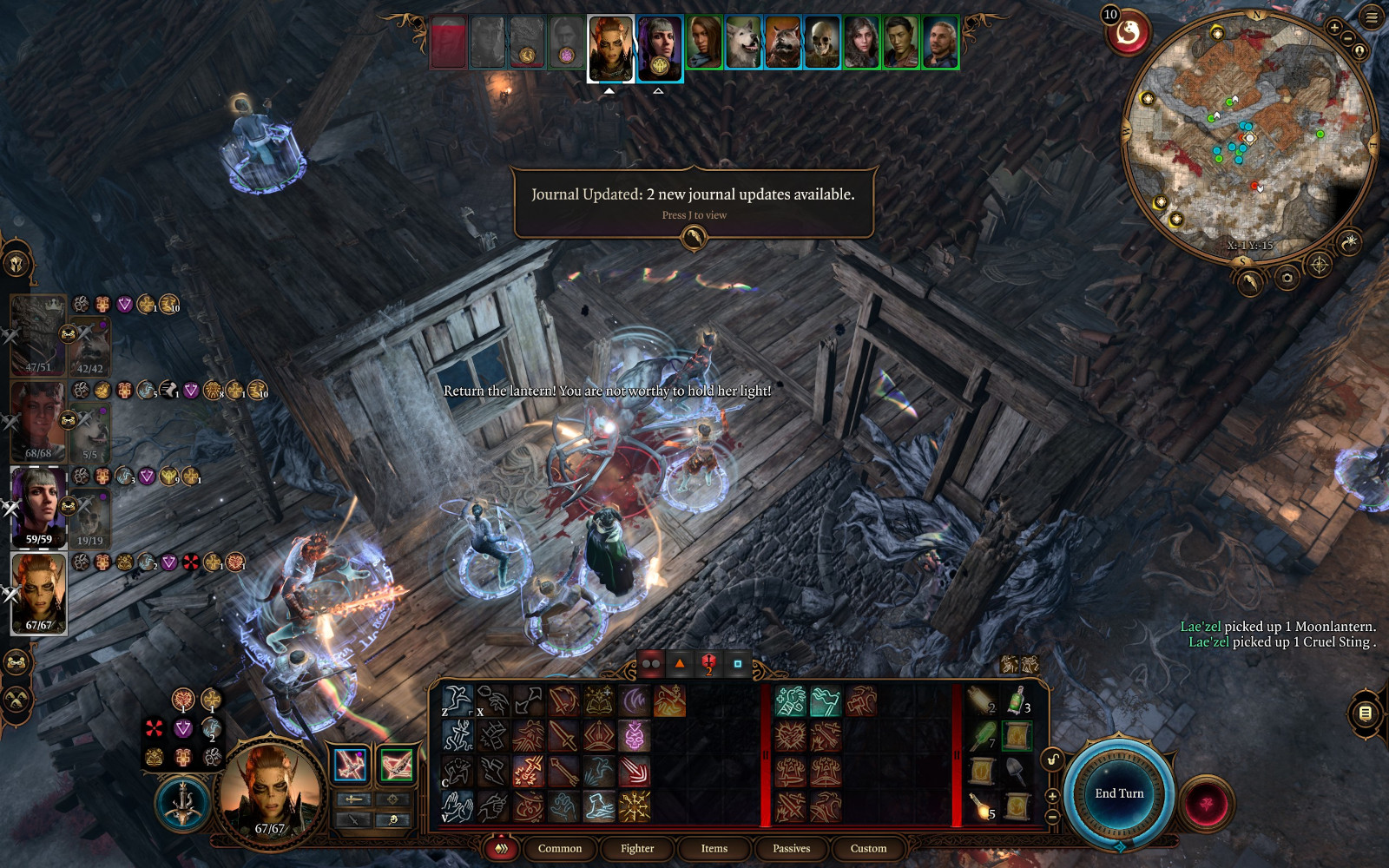Open the journal from the update notification
Screen dimensions: 1389x868
[693, 236]
